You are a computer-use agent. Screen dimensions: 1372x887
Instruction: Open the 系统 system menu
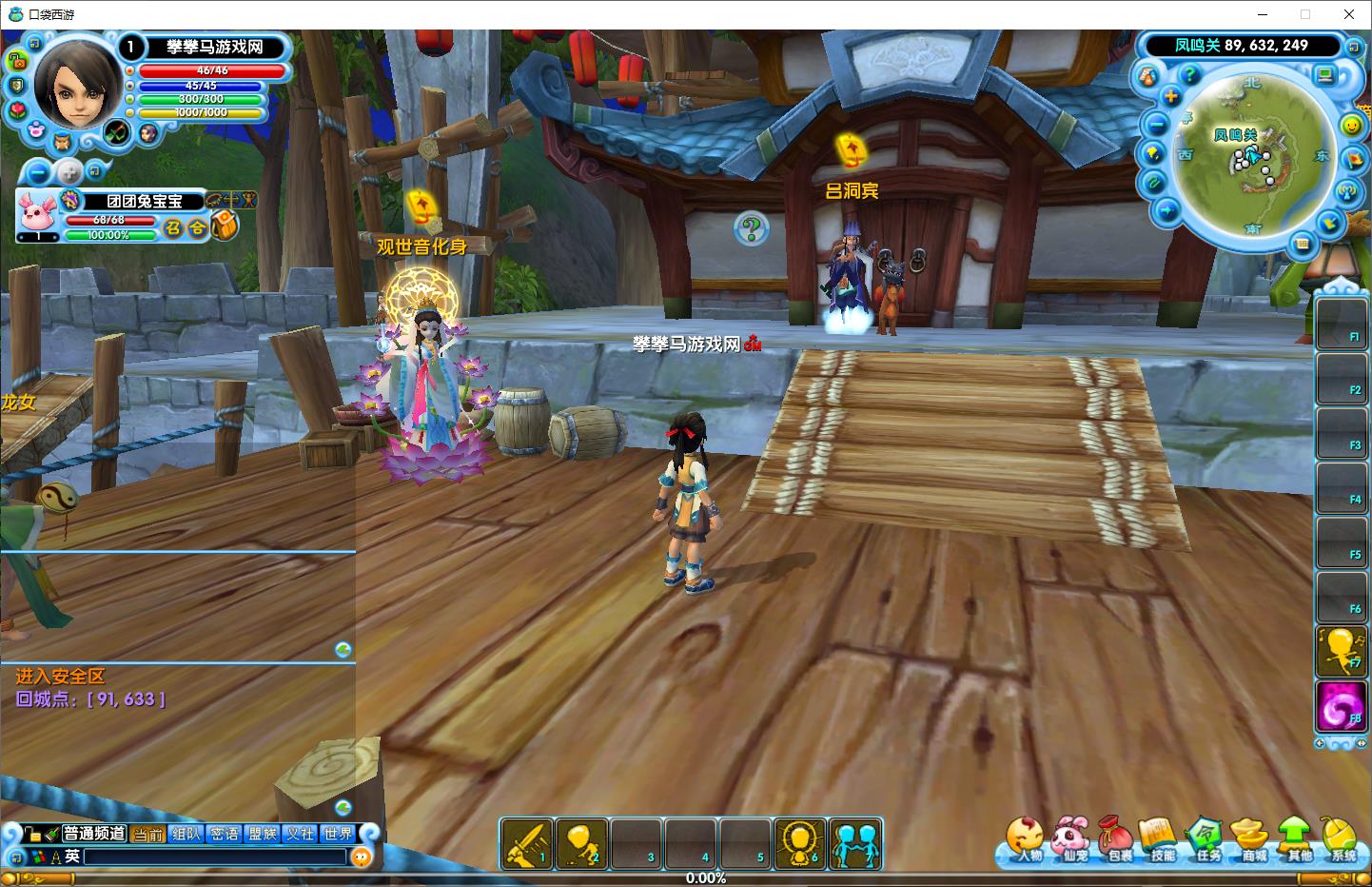click(1341, 838)
